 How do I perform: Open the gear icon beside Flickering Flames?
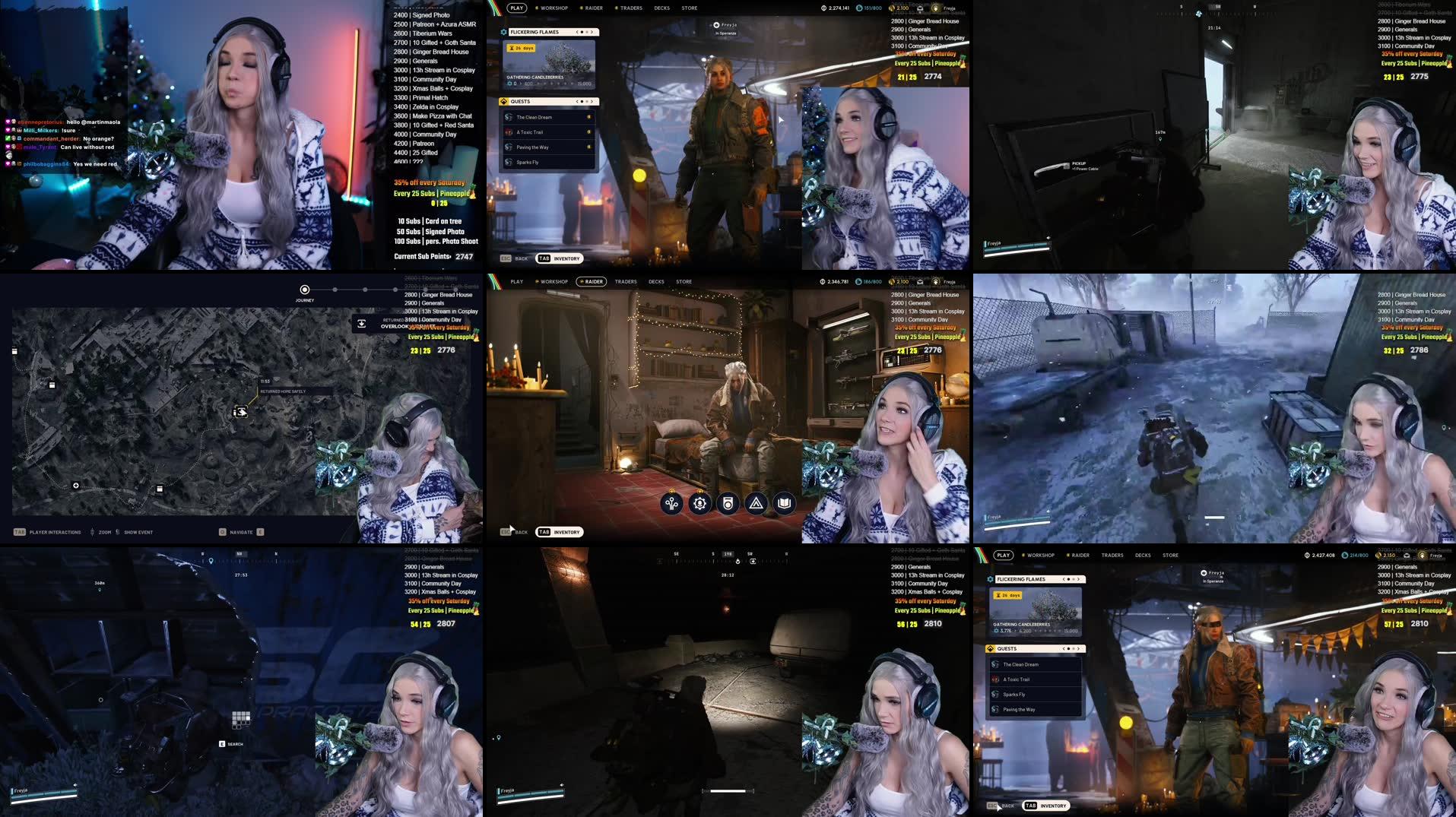[504, 32]
